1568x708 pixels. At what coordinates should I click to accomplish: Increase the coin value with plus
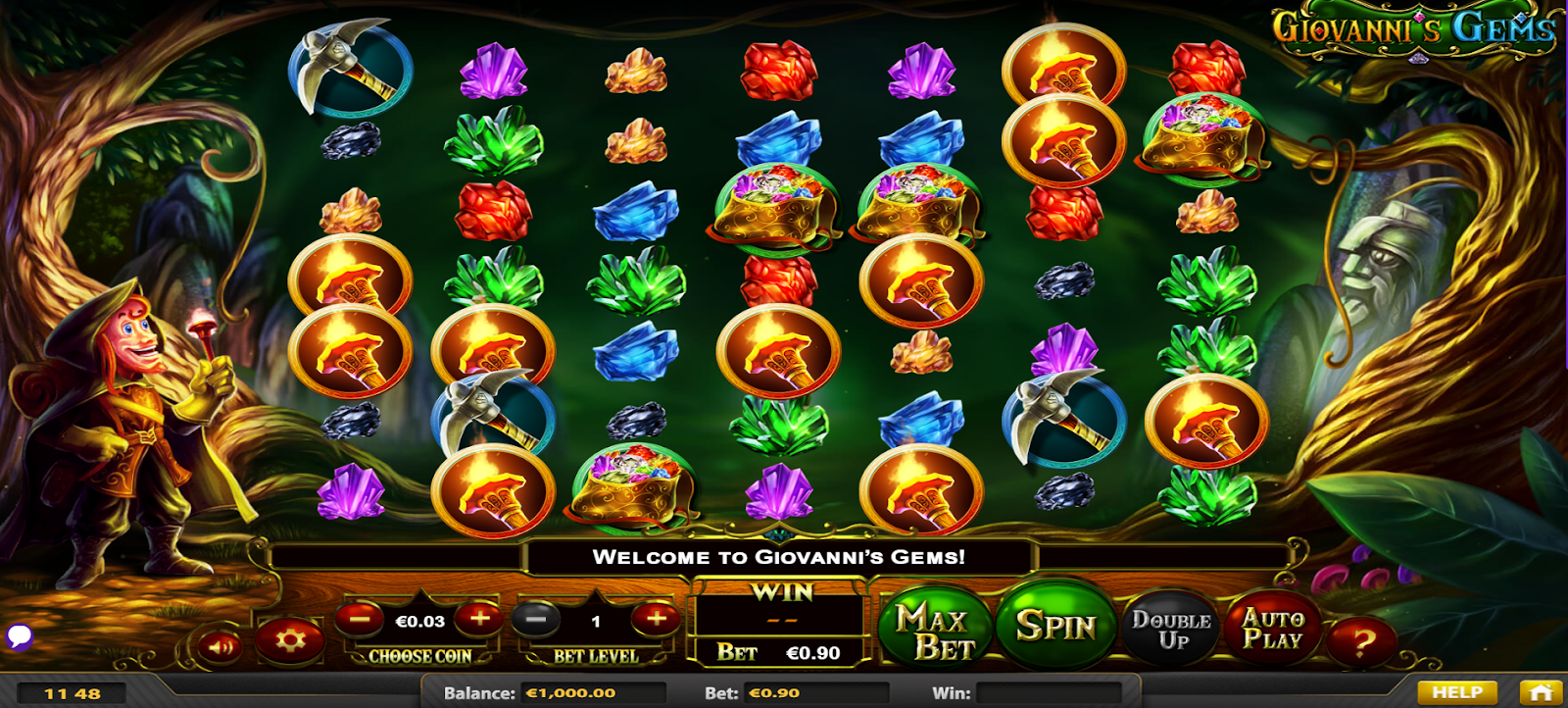(479, 619)
